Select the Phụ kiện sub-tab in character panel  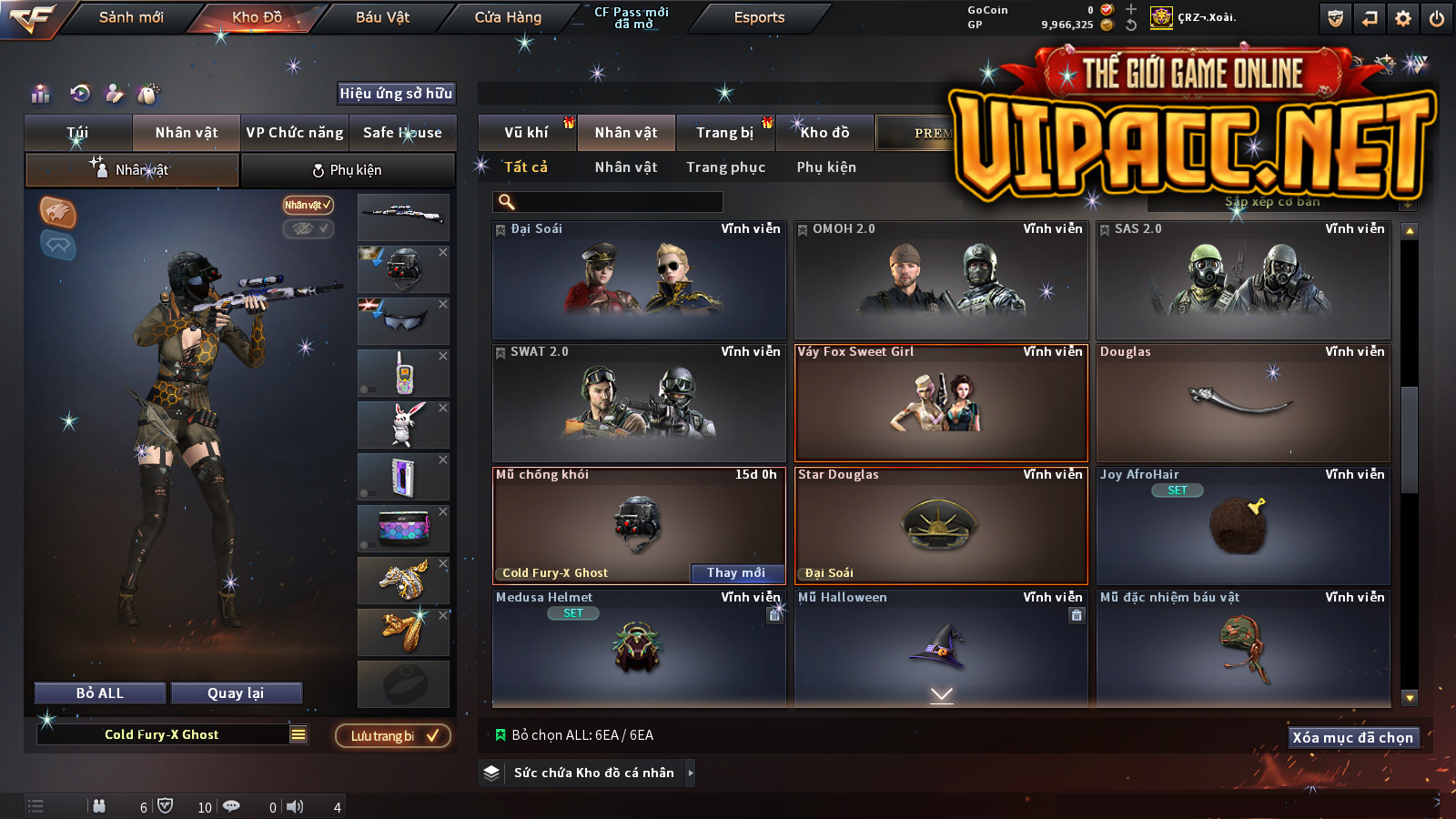[347, 170]
